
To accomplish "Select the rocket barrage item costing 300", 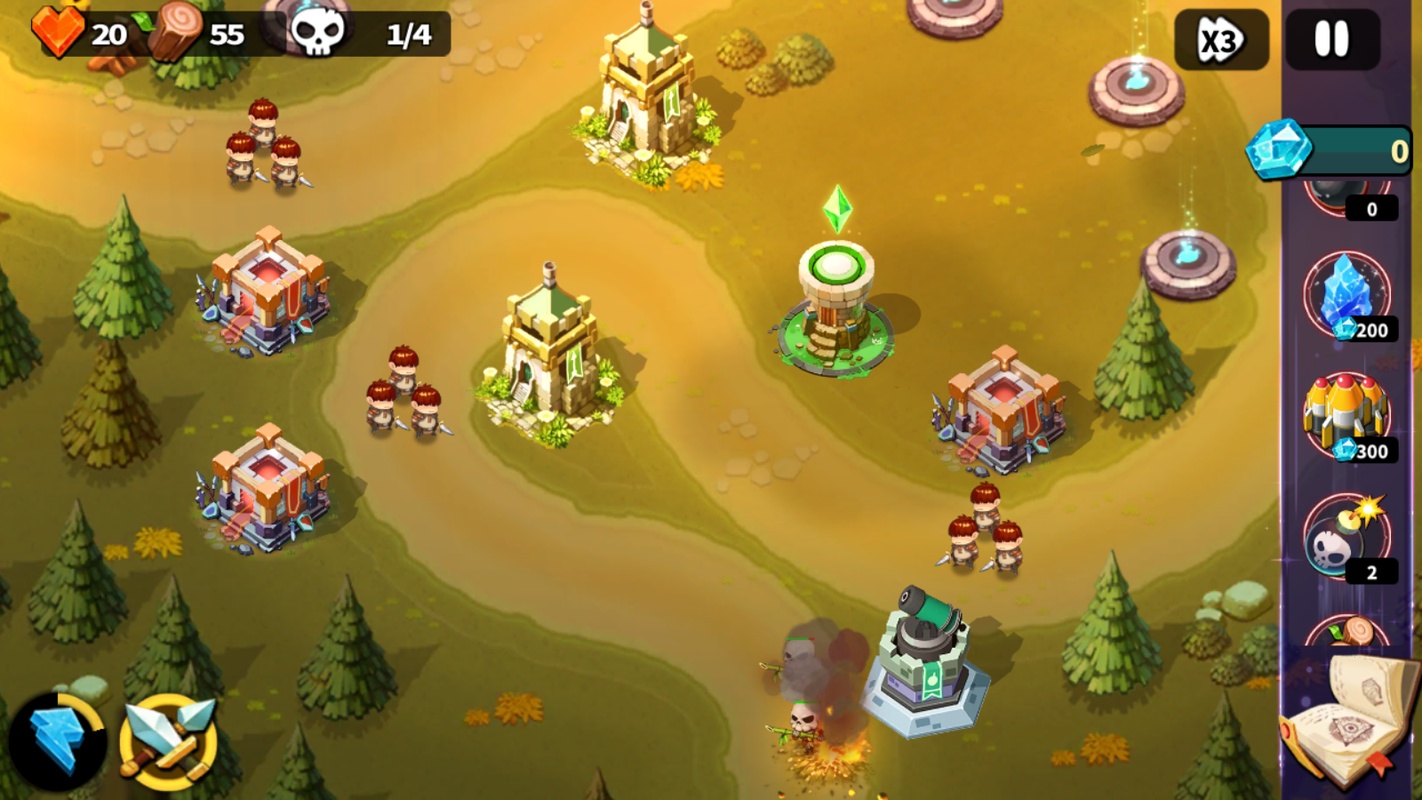I will [1347, 415].
